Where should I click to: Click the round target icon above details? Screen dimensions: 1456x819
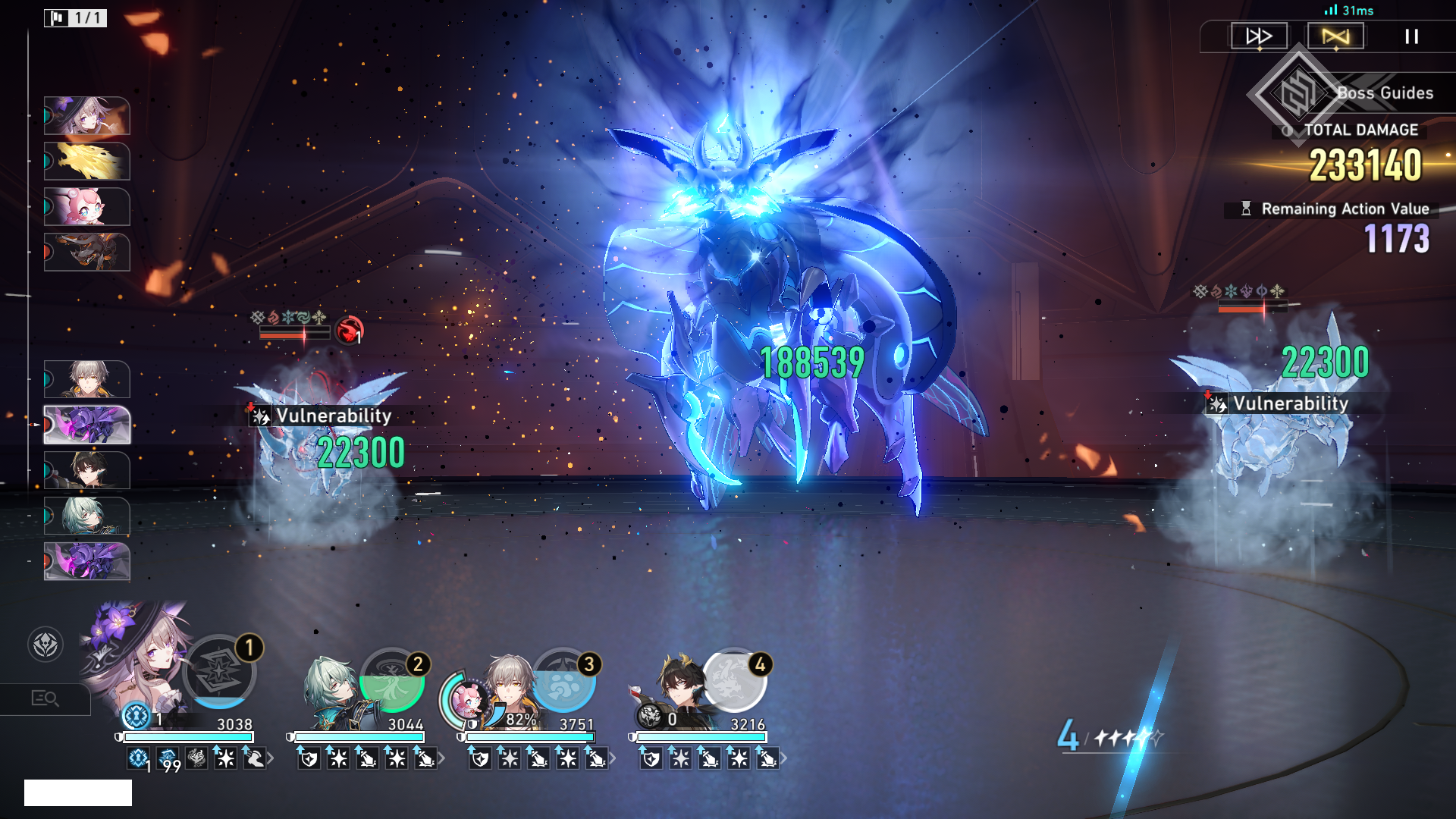click(x=45, y=645)
